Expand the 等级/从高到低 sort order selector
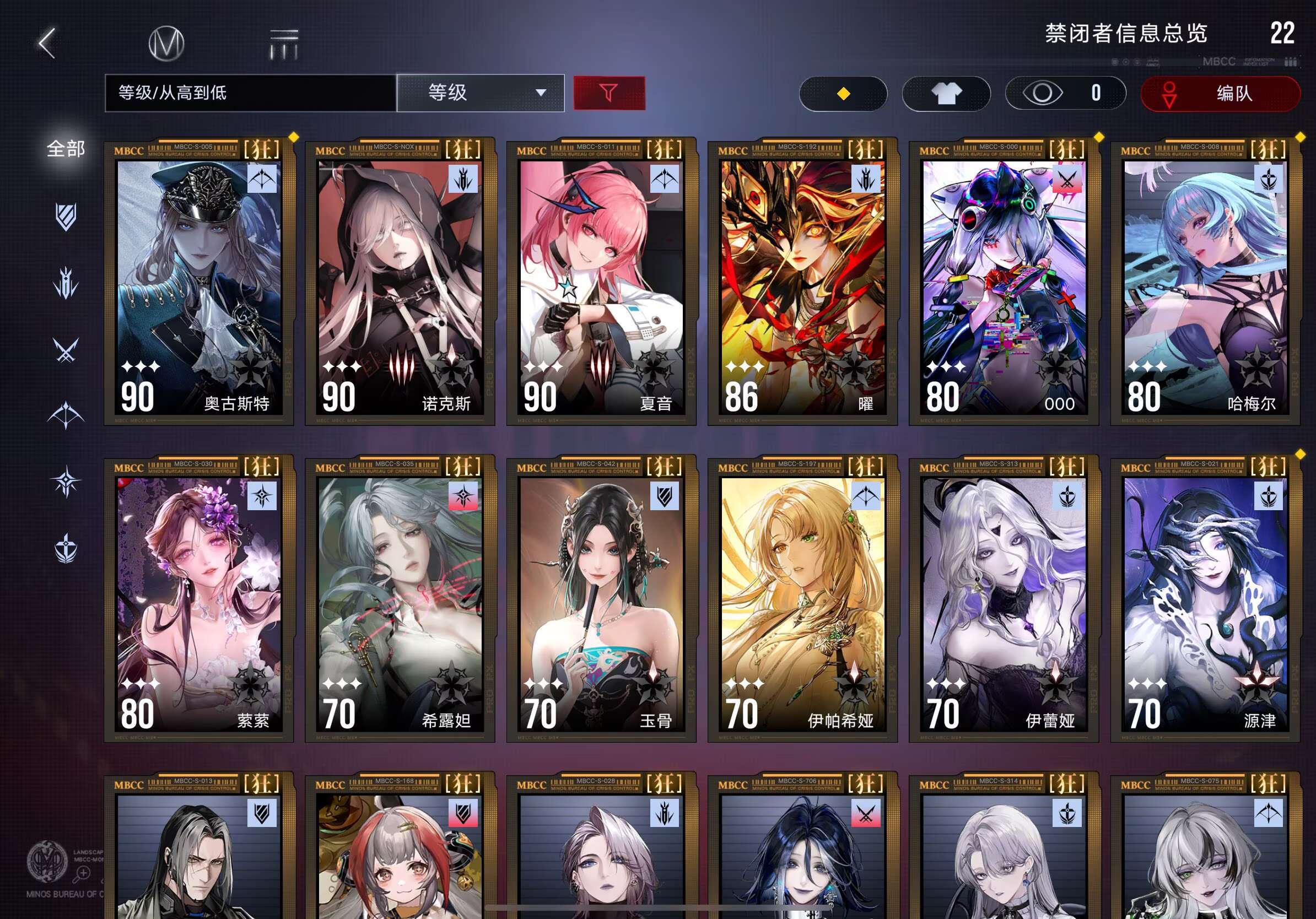This screenshot has width=1316, height=919. coord(249,93)
